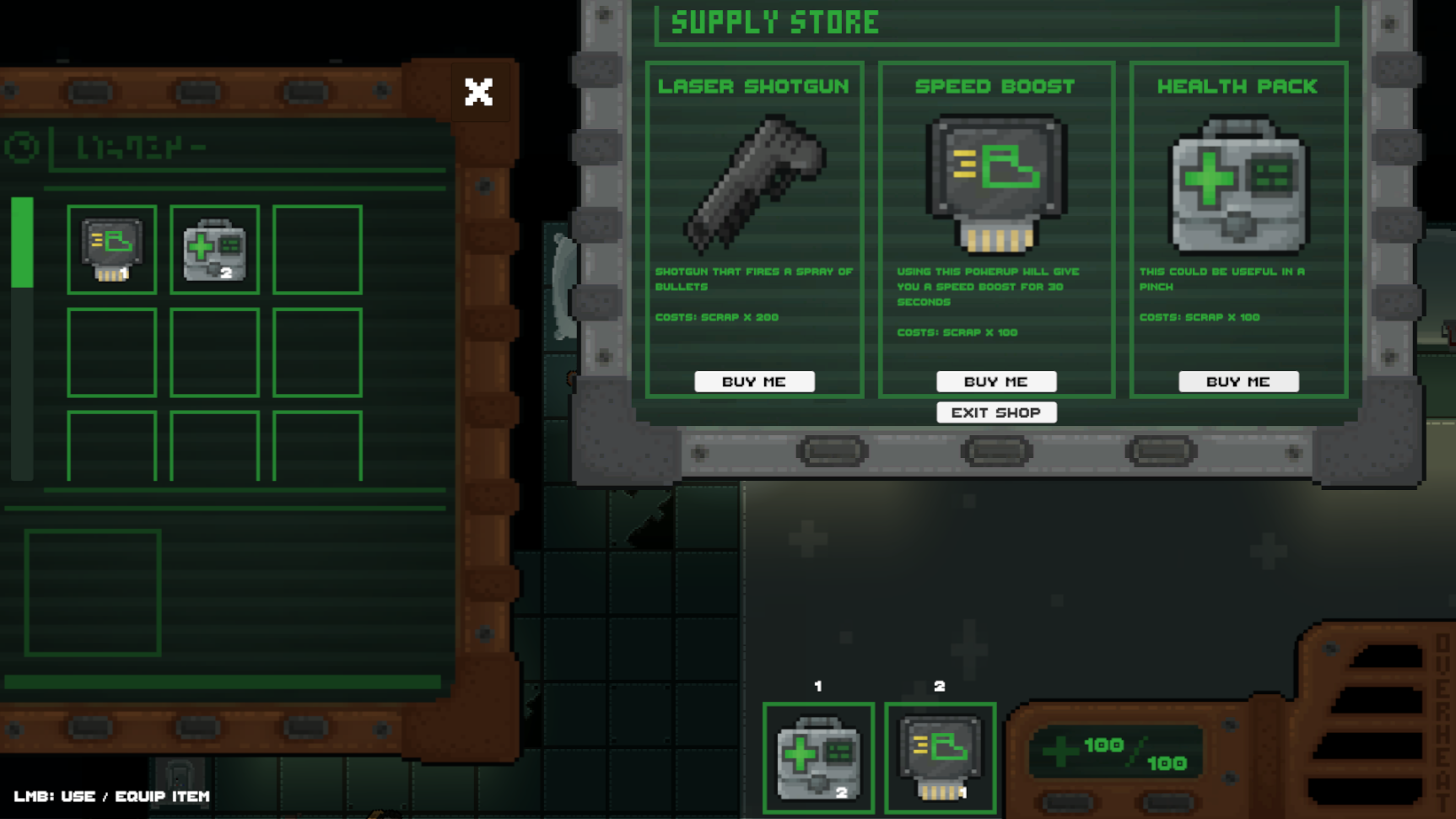This screenshot has width=1456, height=819.
Task: Click the speed boost chip in inventory slot
Action: (111, 249)
